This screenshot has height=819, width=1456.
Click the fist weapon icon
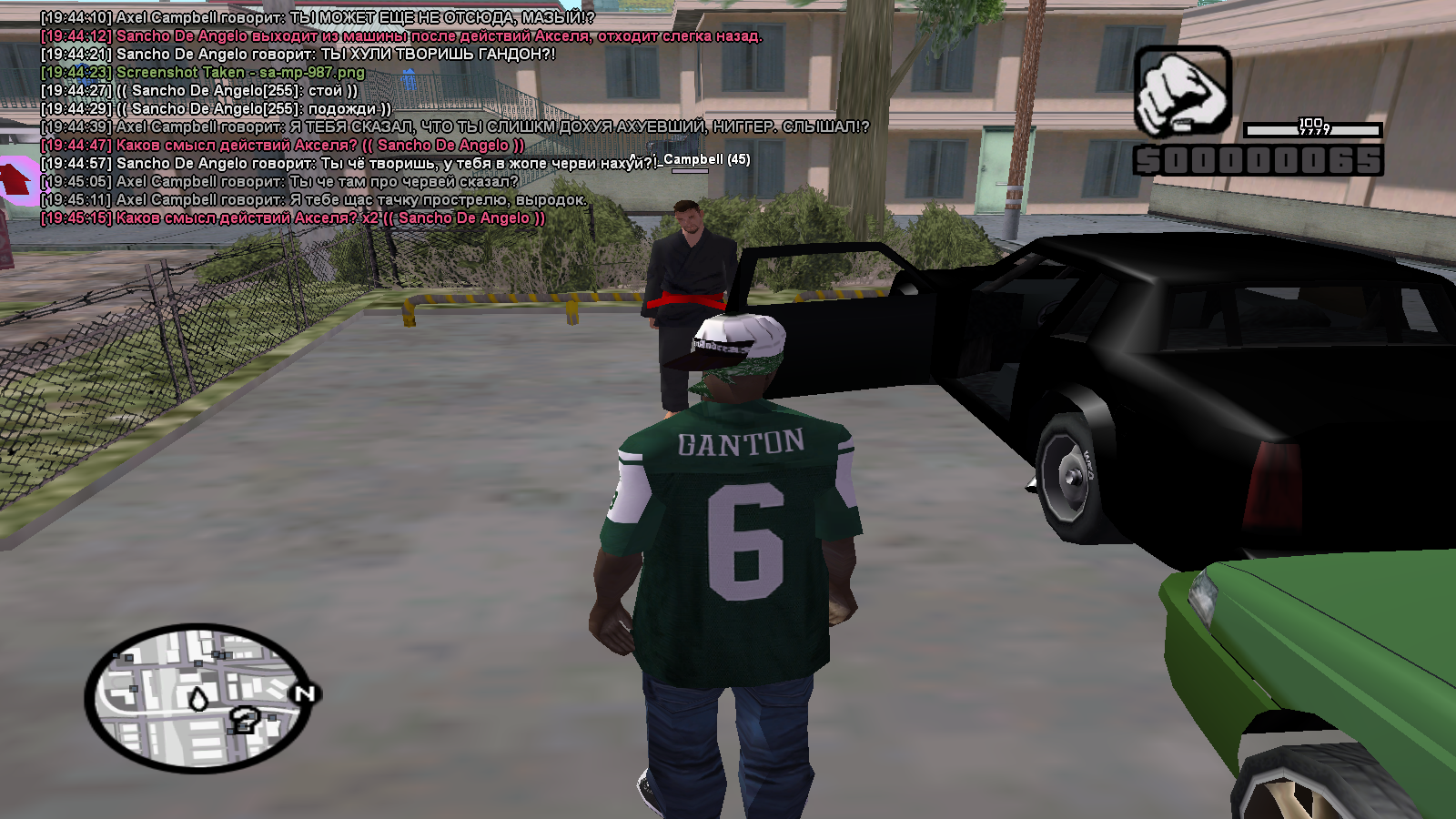pos(1182,92)
